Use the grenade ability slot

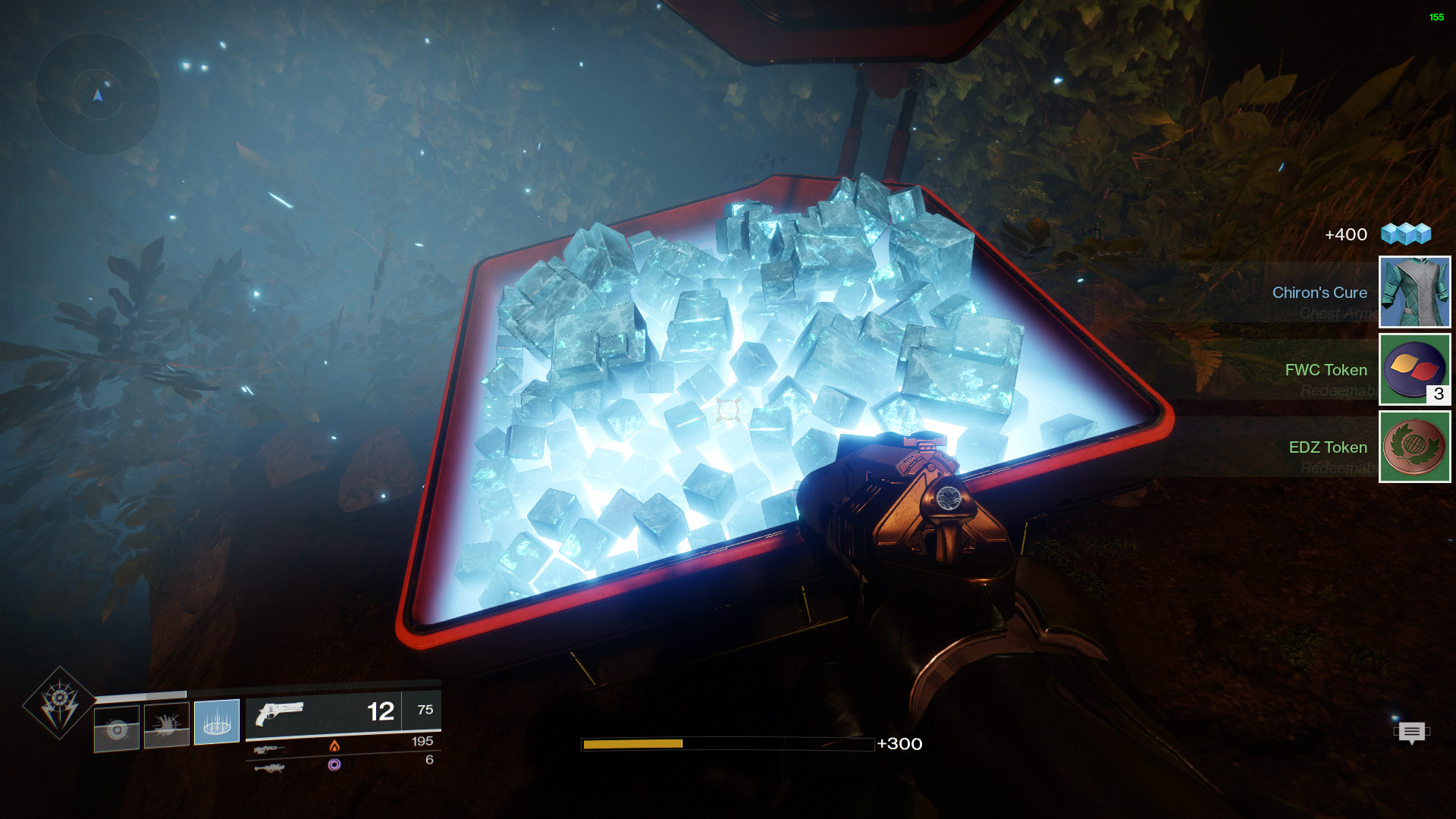[x=117, y=729]
